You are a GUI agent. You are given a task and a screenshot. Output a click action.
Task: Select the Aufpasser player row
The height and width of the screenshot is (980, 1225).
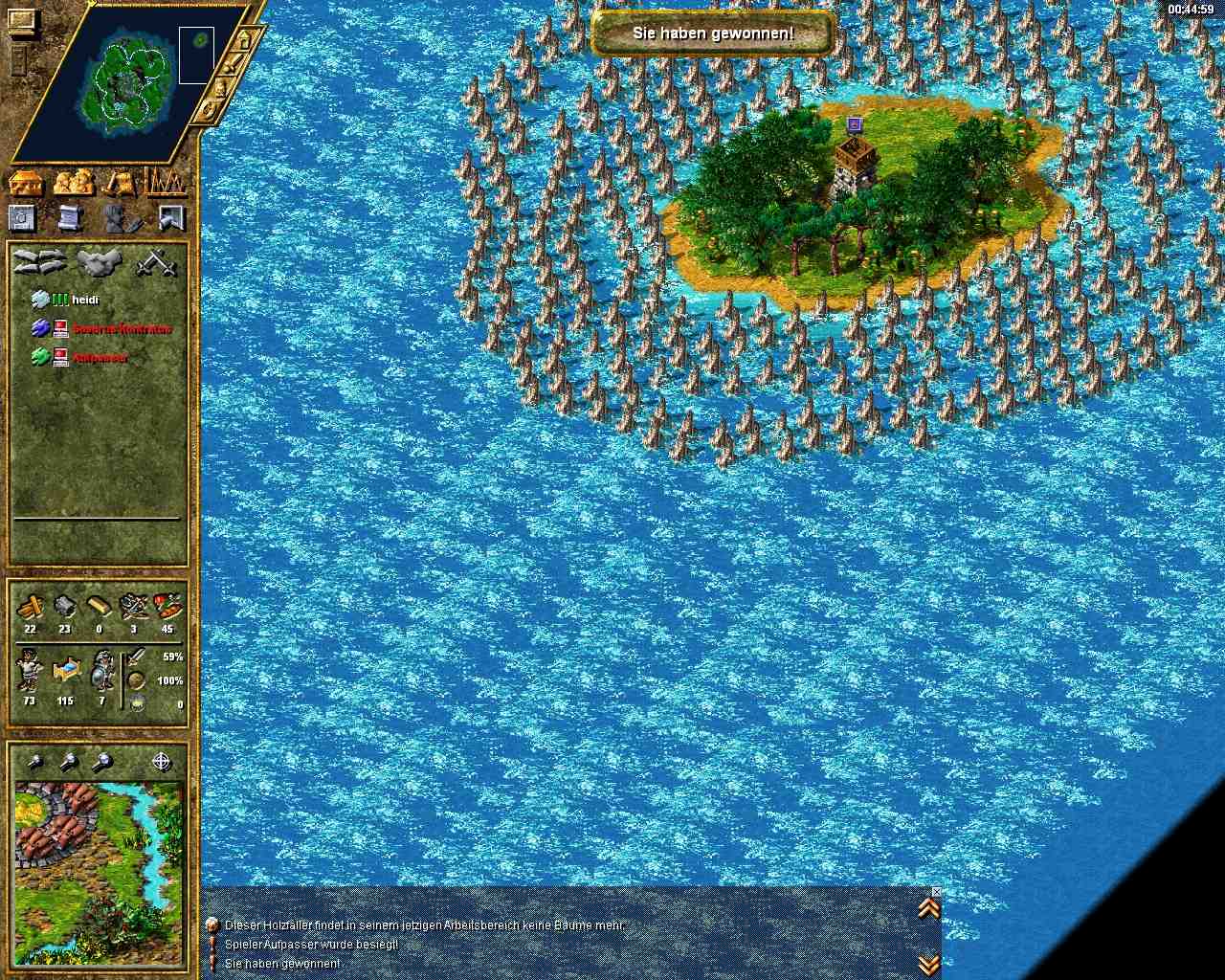tap(100, 357)
